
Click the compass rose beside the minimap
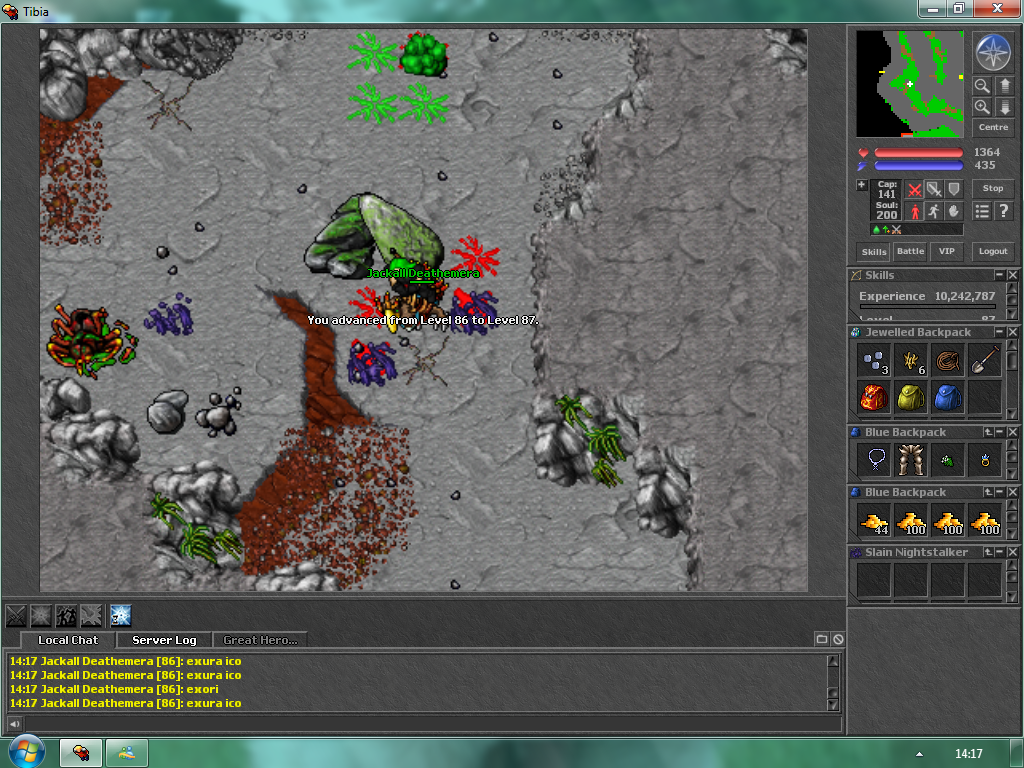pos(992,52)
